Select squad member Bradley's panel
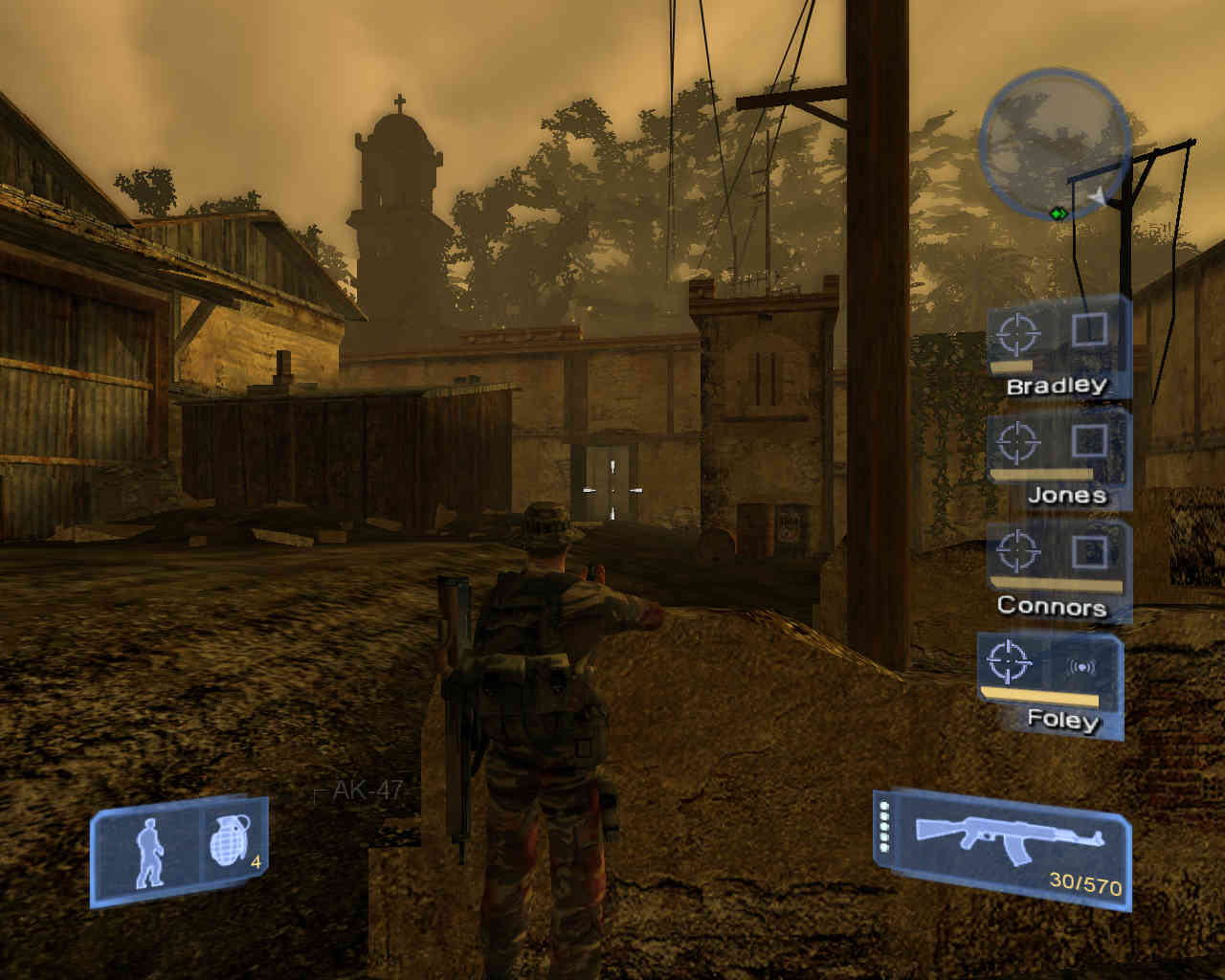The image size is (1225, 980). point(1057,348)
